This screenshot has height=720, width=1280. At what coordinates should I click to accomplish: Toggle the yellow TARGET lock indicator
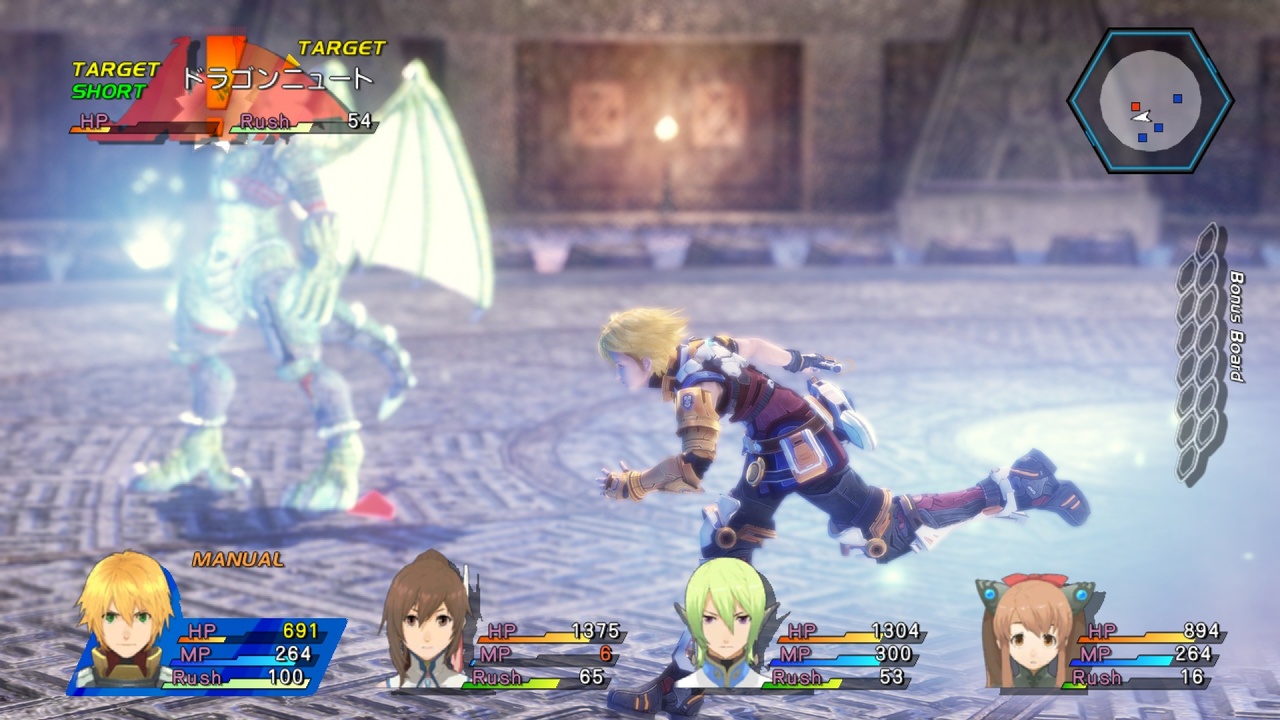pyautogui.click(x=341, y=47)
